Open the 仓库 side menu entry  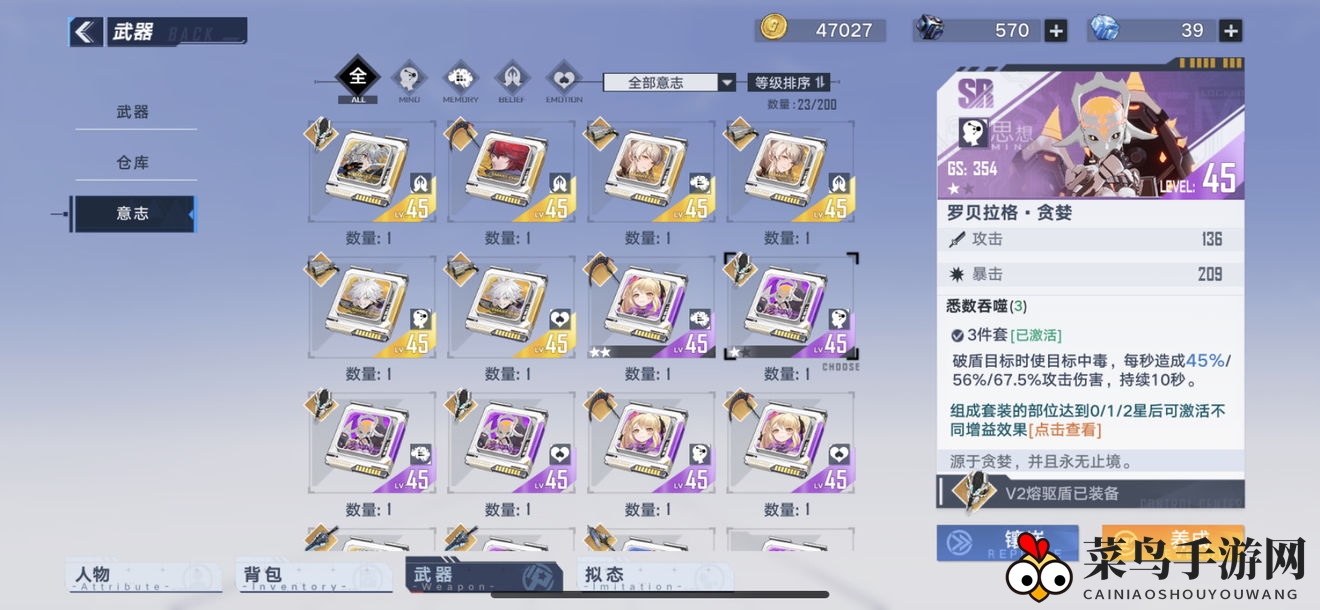133,162
